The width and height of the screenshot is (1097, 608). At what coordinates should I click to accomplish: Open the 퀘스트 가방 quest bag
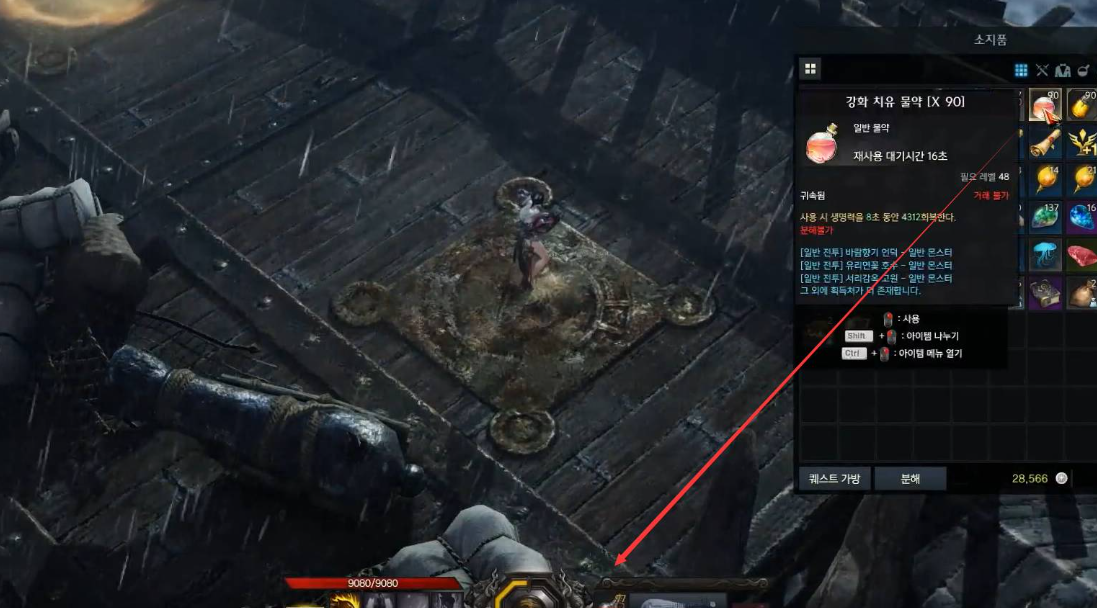coord(834,479)
